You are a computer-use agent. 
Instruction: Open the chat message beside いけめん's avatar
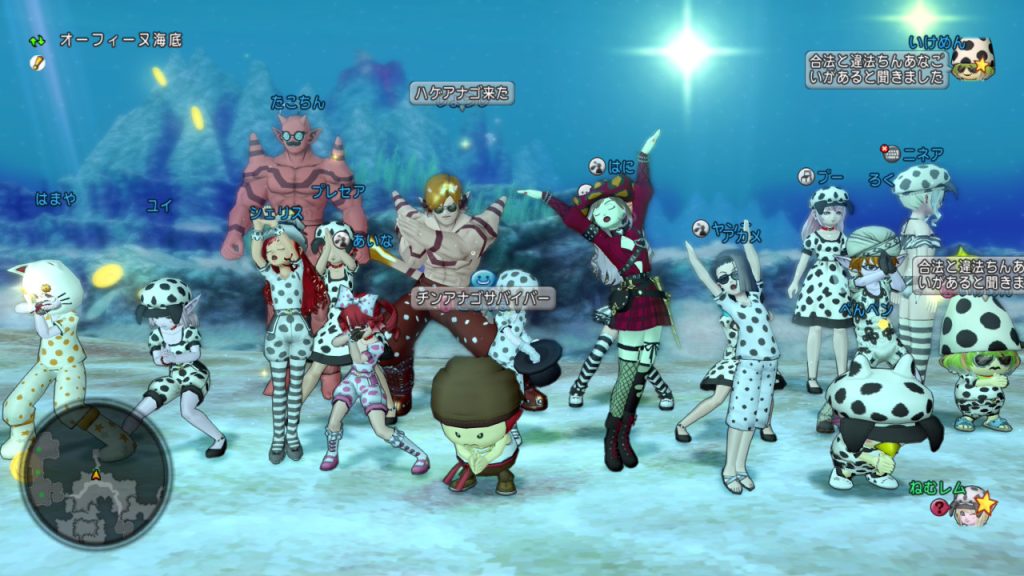click(876, 70)
